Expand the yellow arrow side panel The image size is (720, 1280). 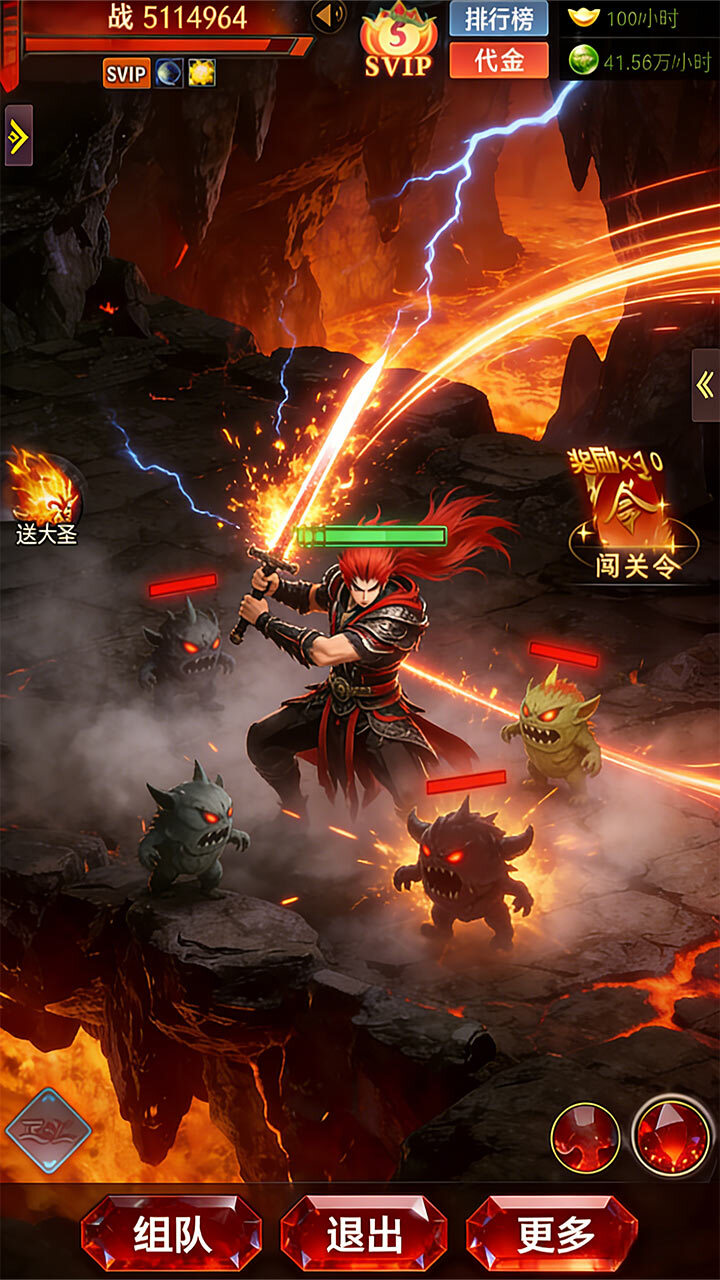(x=18, y=135)
